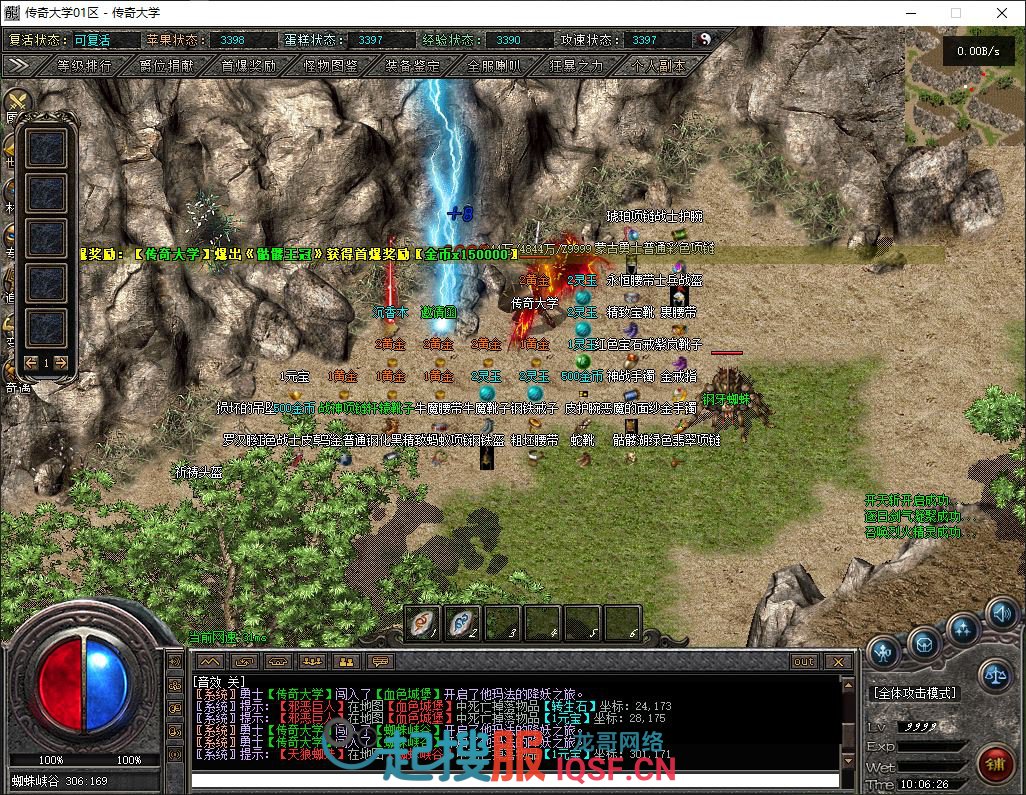
Task: Open the 怪物图鉴 monster codex
Action: (331, 65)
